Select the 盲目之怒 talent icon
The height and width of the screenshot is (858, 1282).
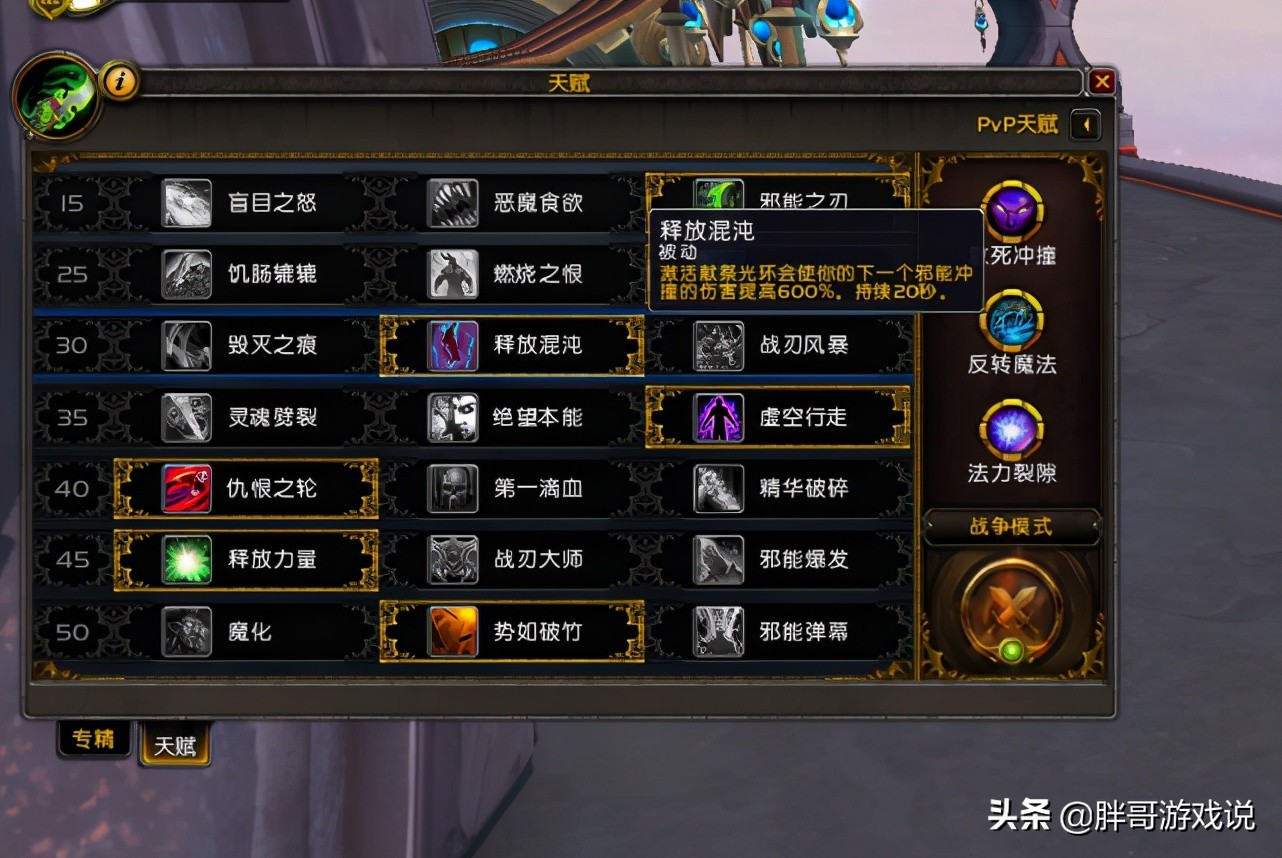188,204
